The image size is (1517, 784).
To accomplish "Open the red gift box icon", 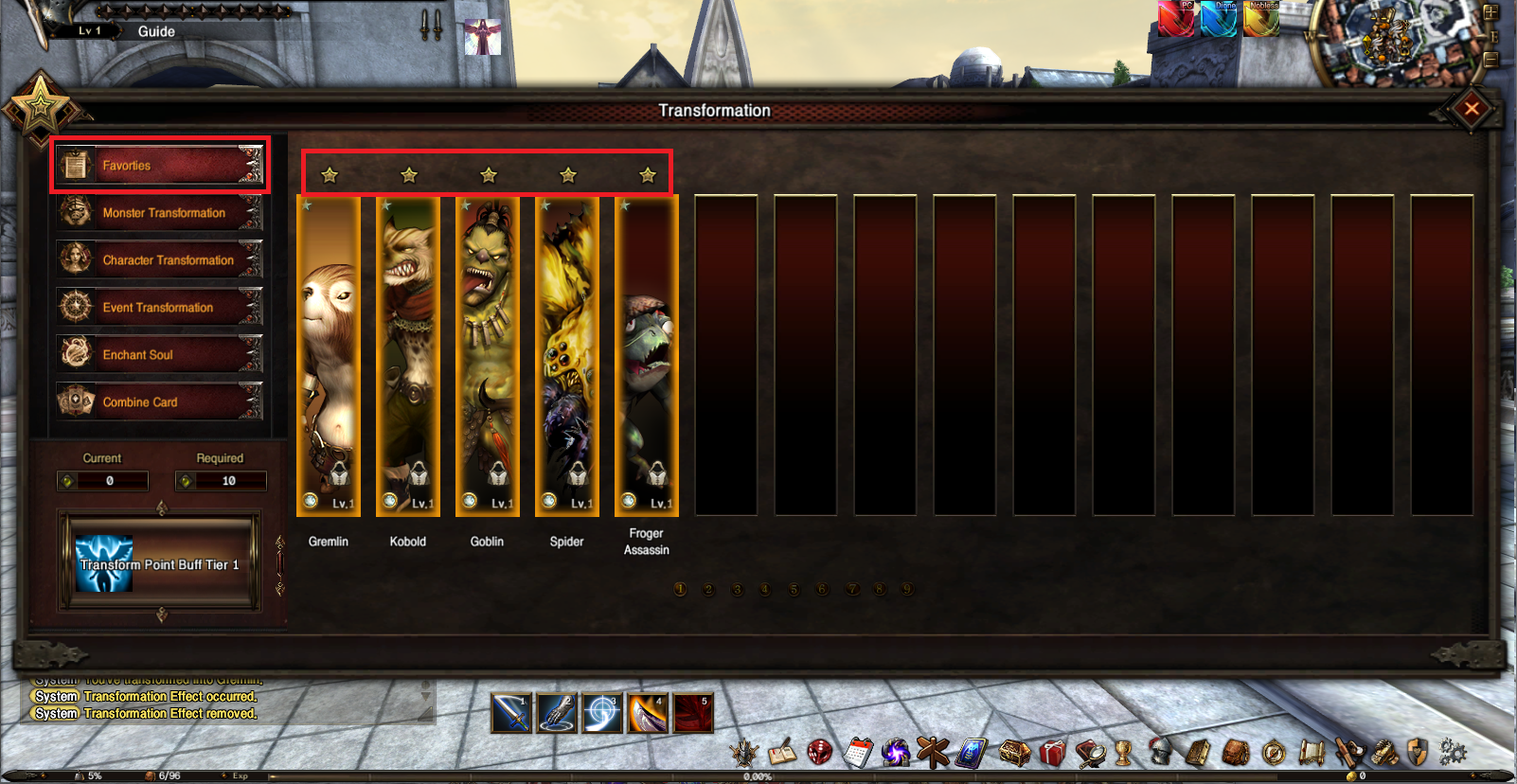I will click(1052, 753).
